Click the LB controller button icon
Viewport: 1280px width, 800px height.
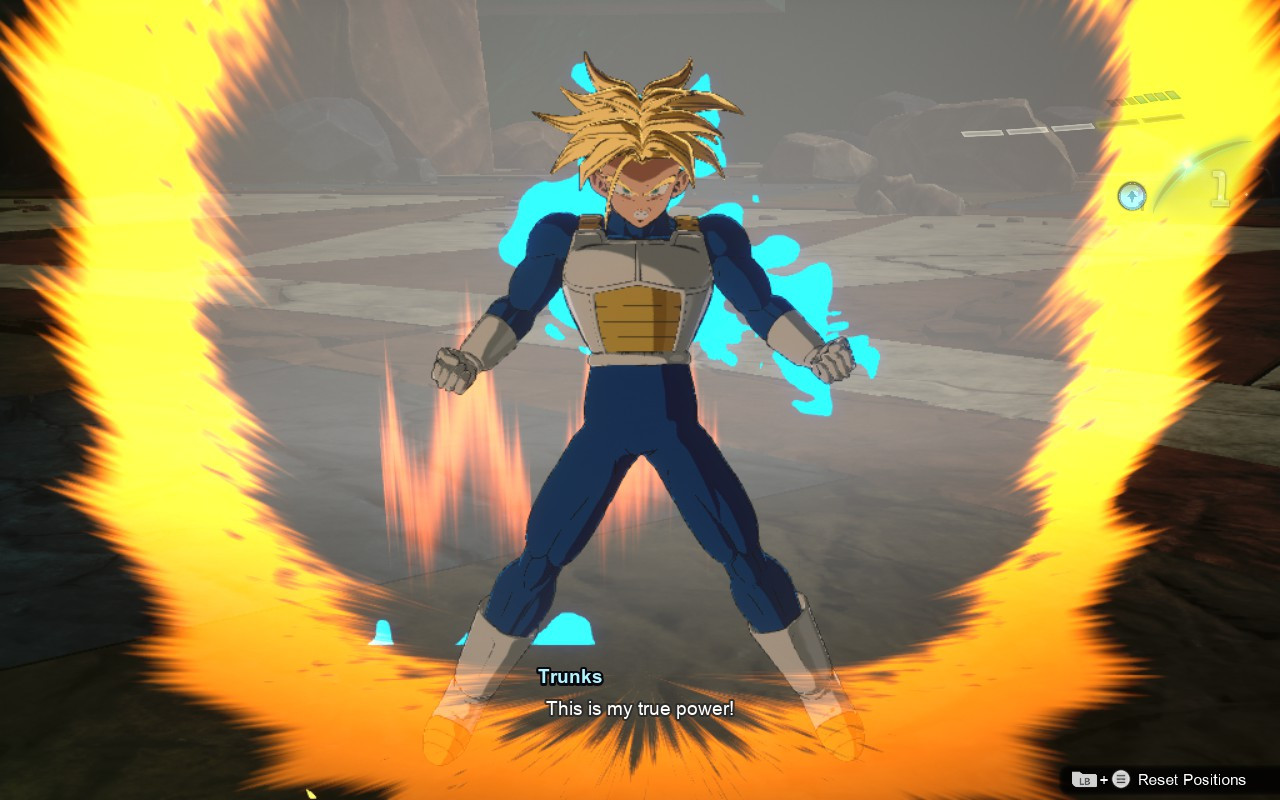pos(1085,780)
